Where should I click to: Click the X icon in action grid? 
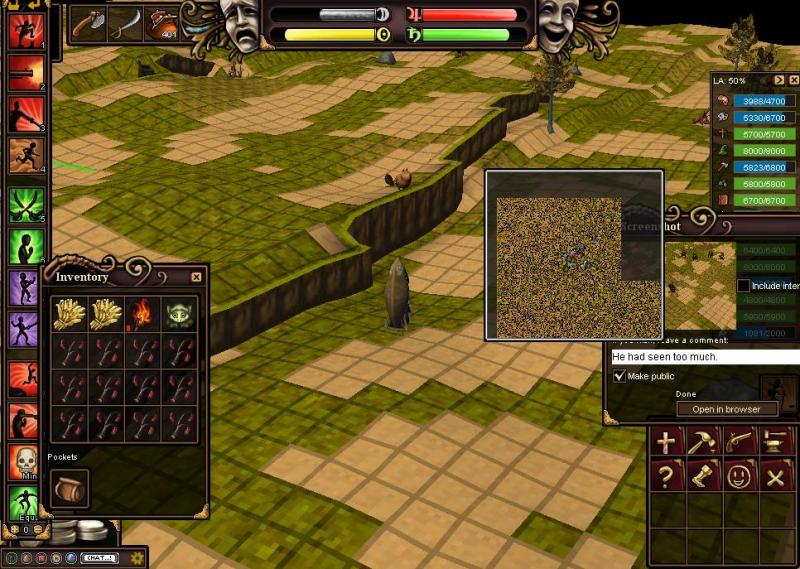click(774, 476)
